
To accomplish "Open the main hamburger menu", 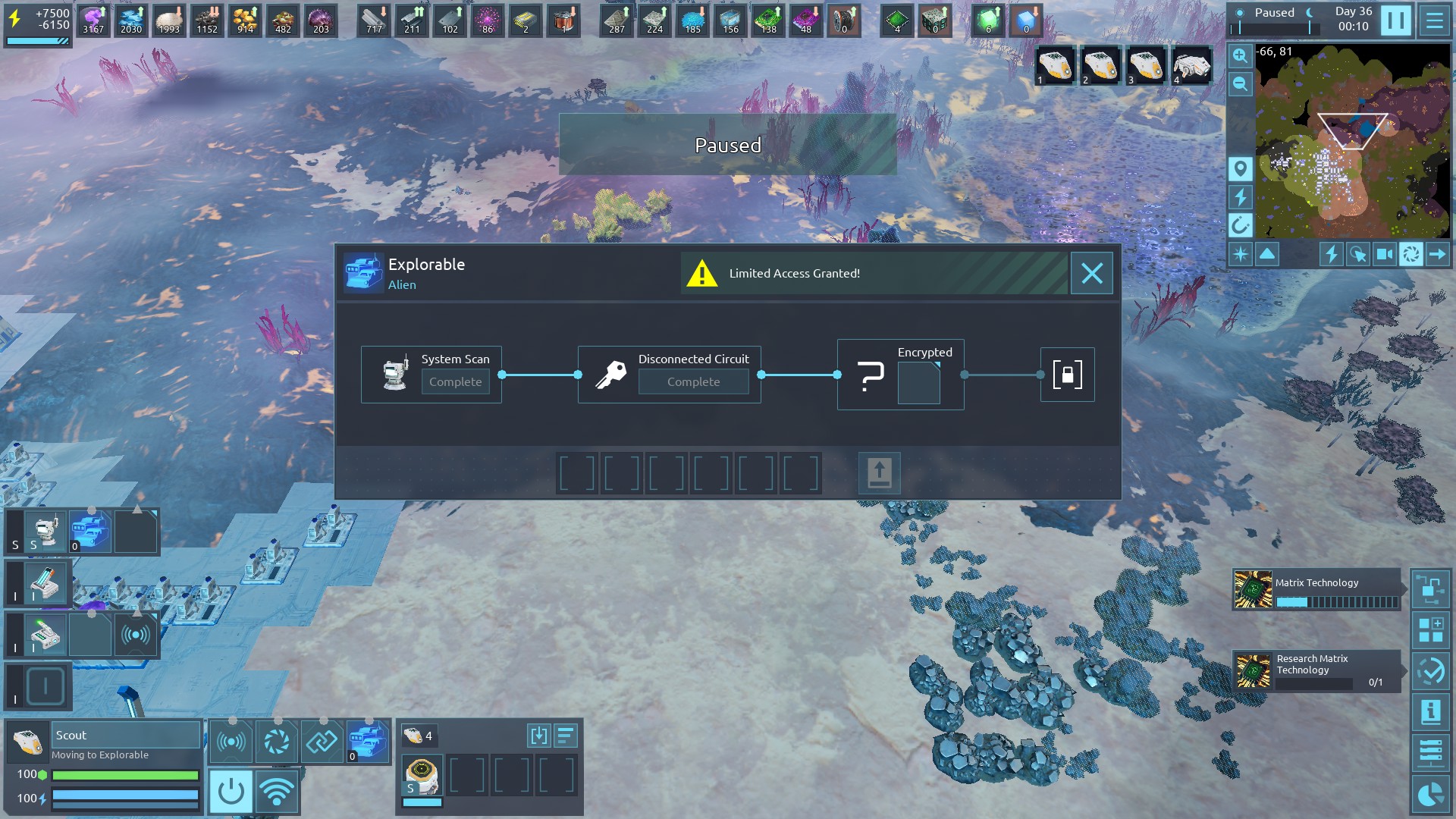I will [x=1434, y=20].
